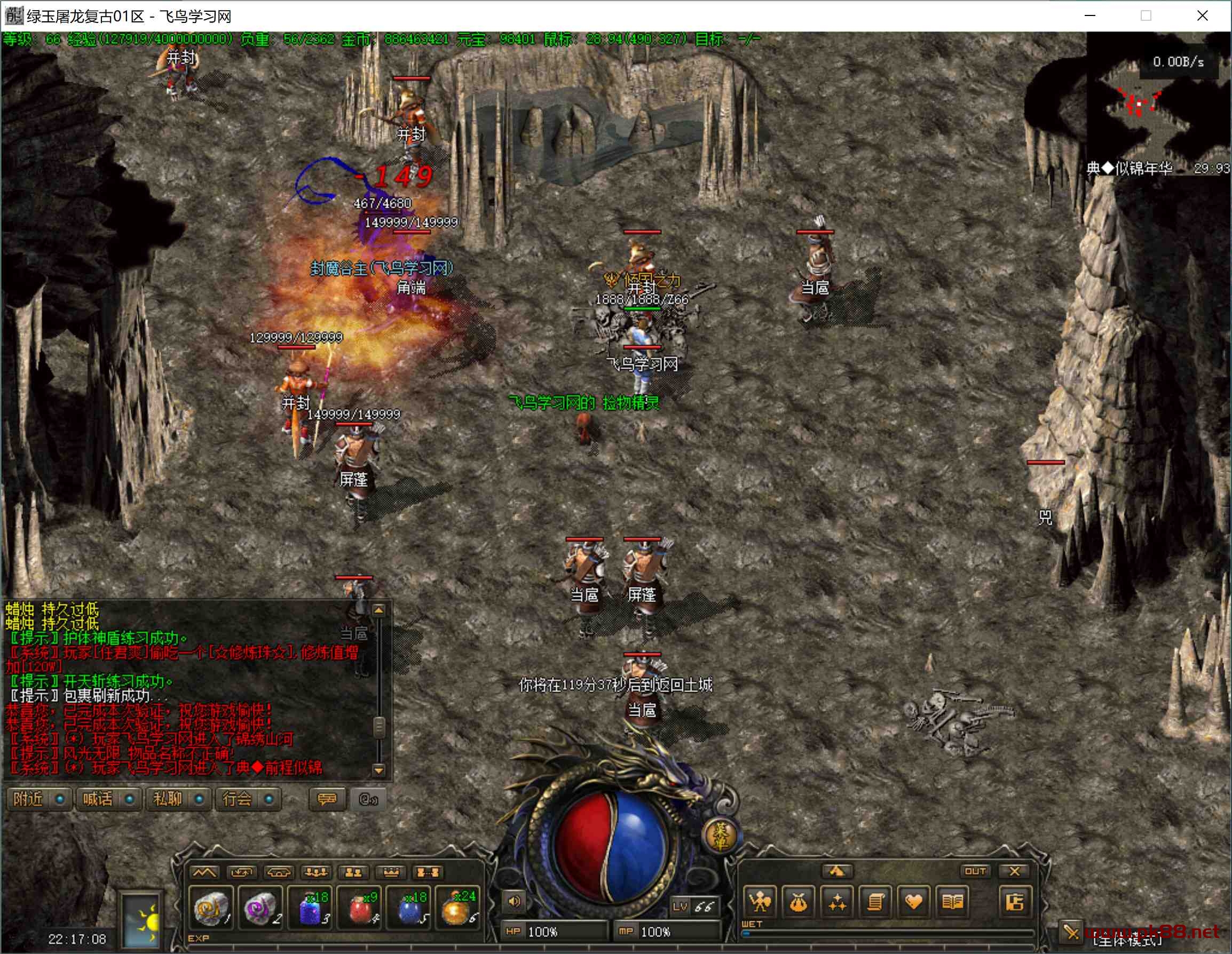Use the purple swirl scroll in slot 2
Image resolution: width=1232 pixels, height=954 pixels.
point(259,907)
